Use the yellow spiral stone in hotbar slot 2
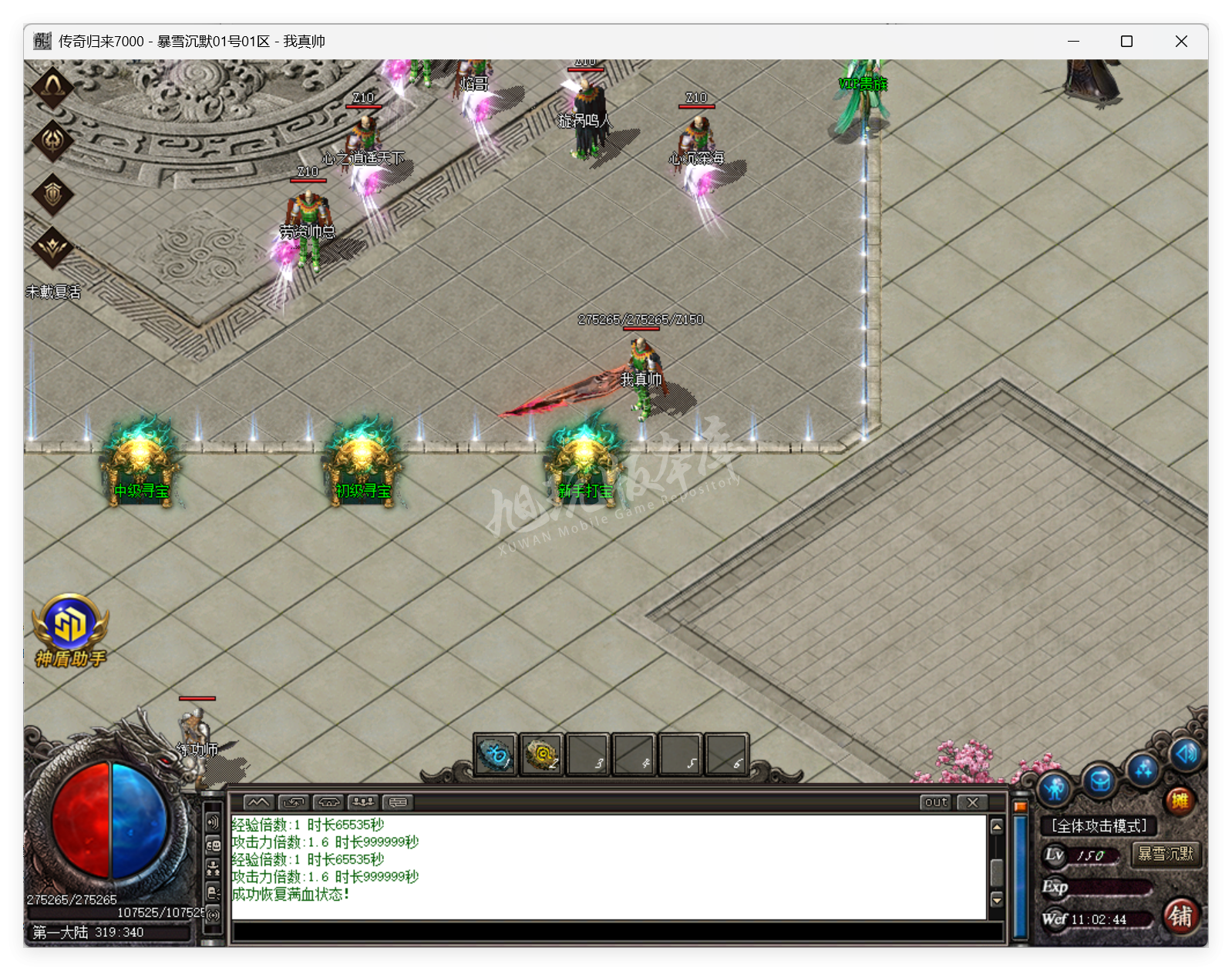This screenshot has width=1232, height=971. click(541, 754)
